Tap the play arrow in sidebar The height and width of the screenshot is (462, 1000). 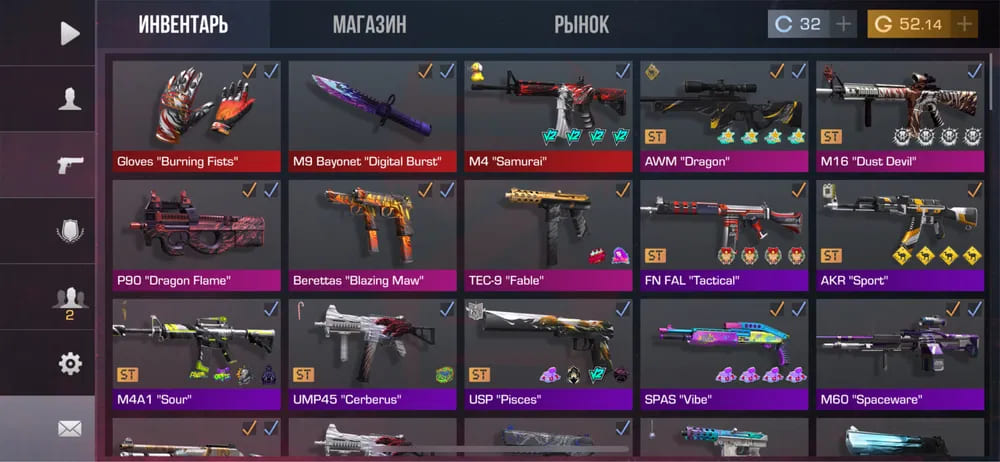click(x=69, y=33)
